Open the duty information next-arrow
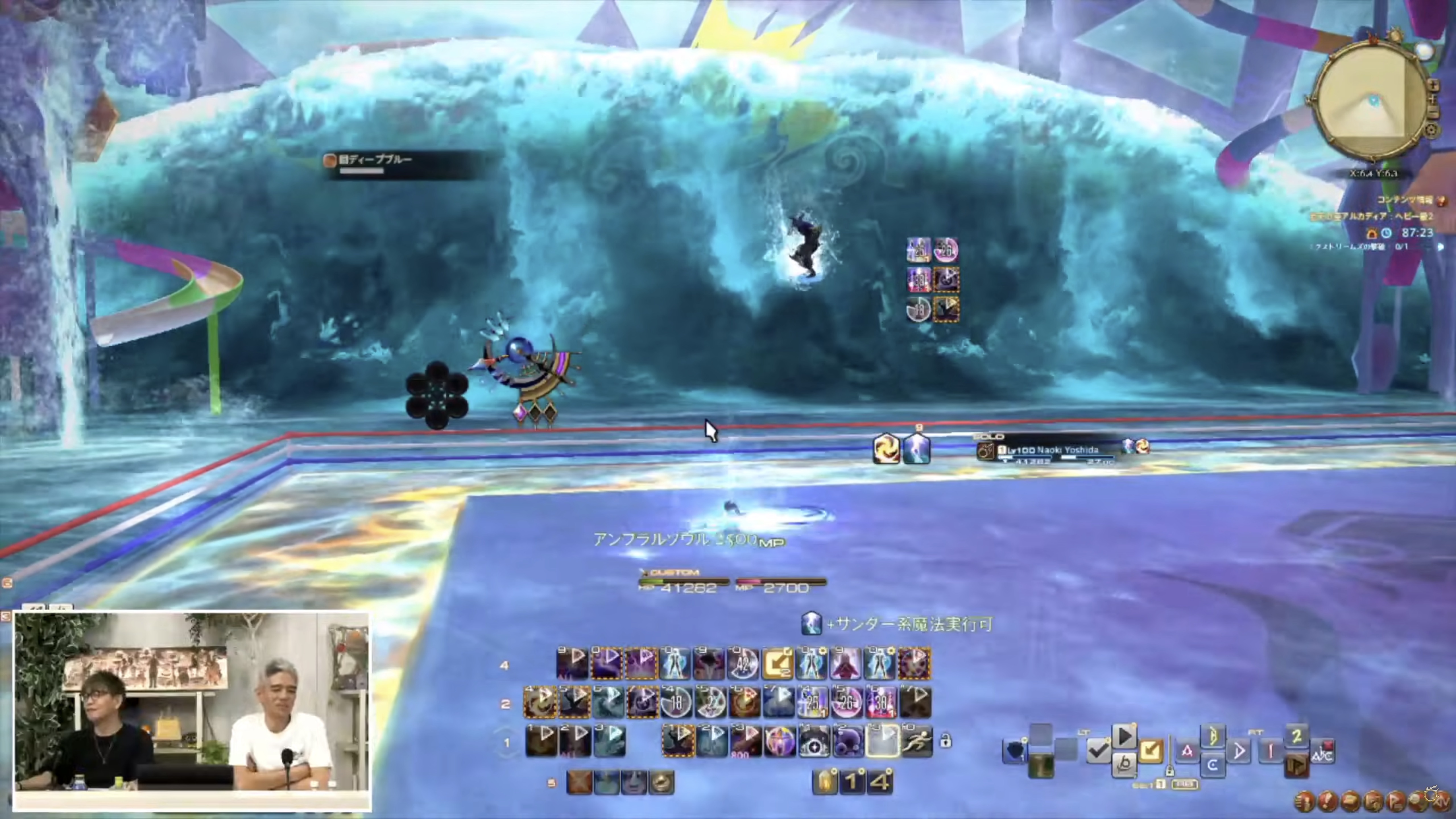 tap(1441, 247)
